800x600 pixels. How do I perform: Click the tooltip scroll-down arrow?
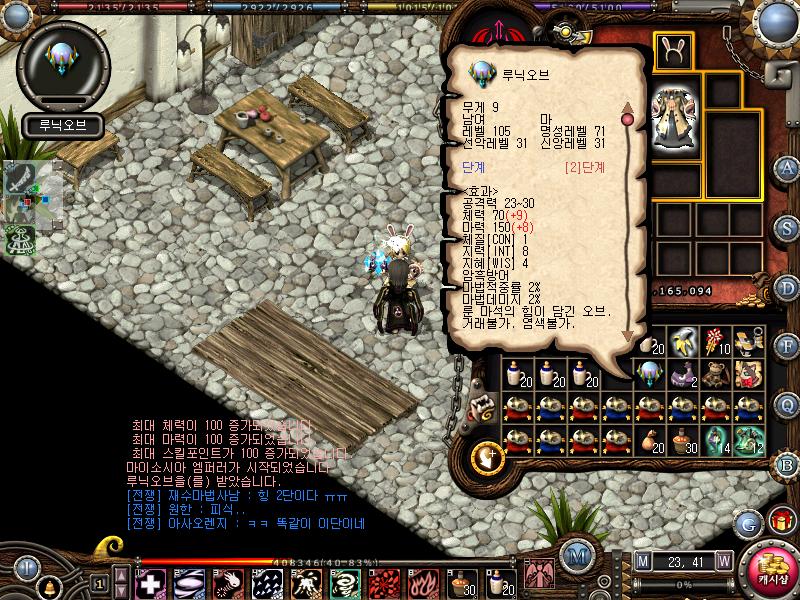(628, 336)
